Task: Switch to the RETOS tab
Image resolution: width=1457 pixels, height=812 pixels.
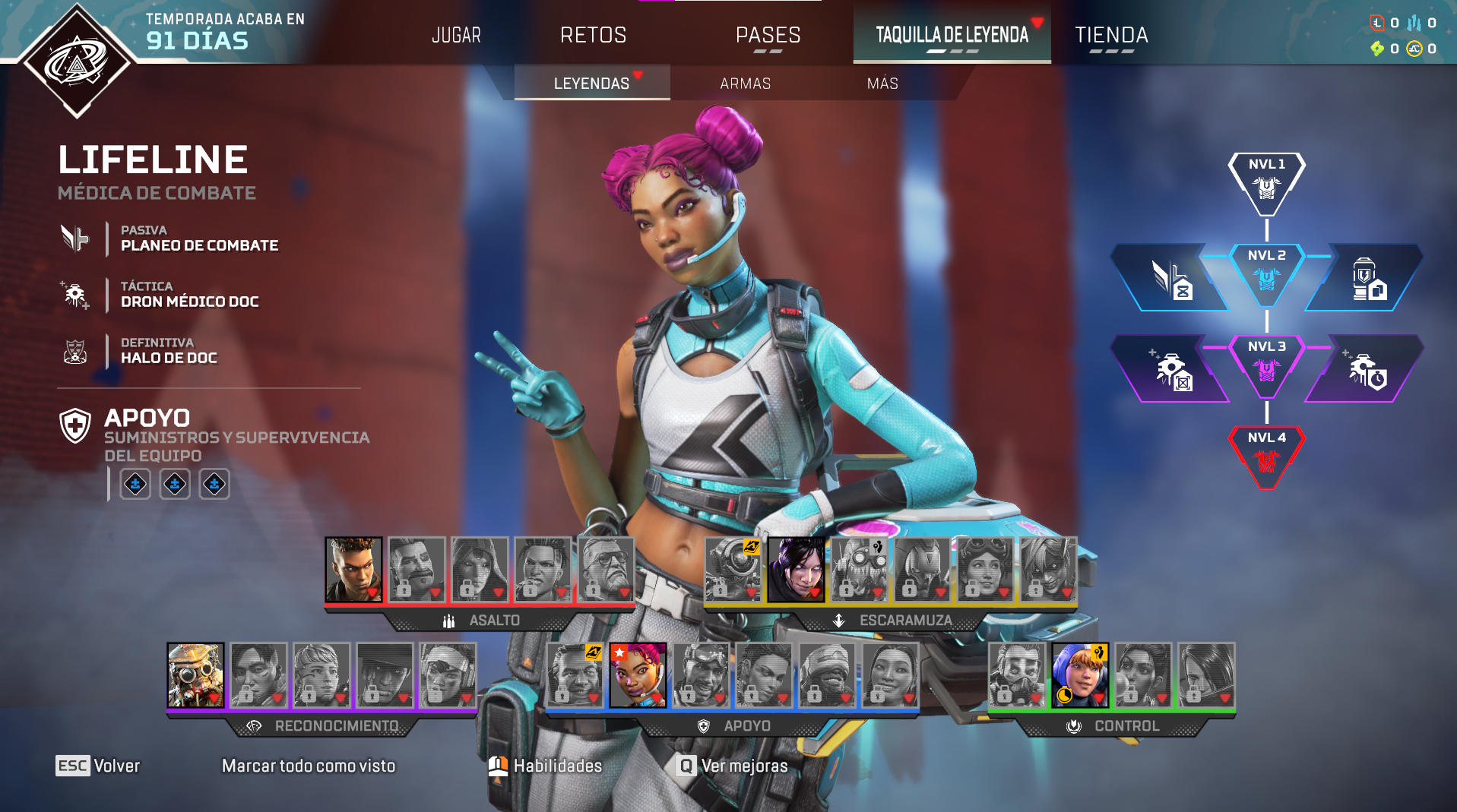Action: coord(593,35)
